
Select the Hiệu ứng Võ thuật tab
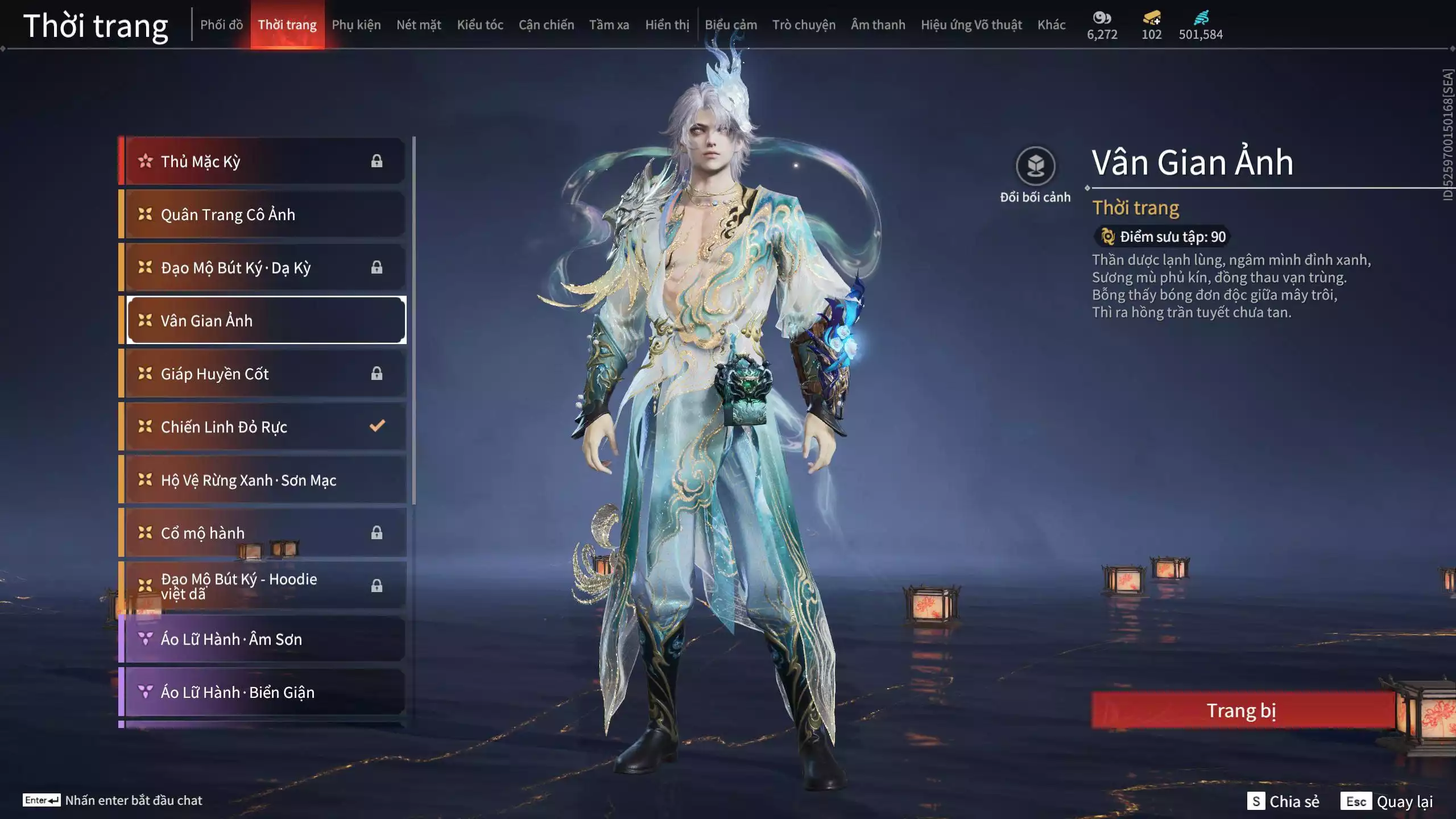pos(971,24)
